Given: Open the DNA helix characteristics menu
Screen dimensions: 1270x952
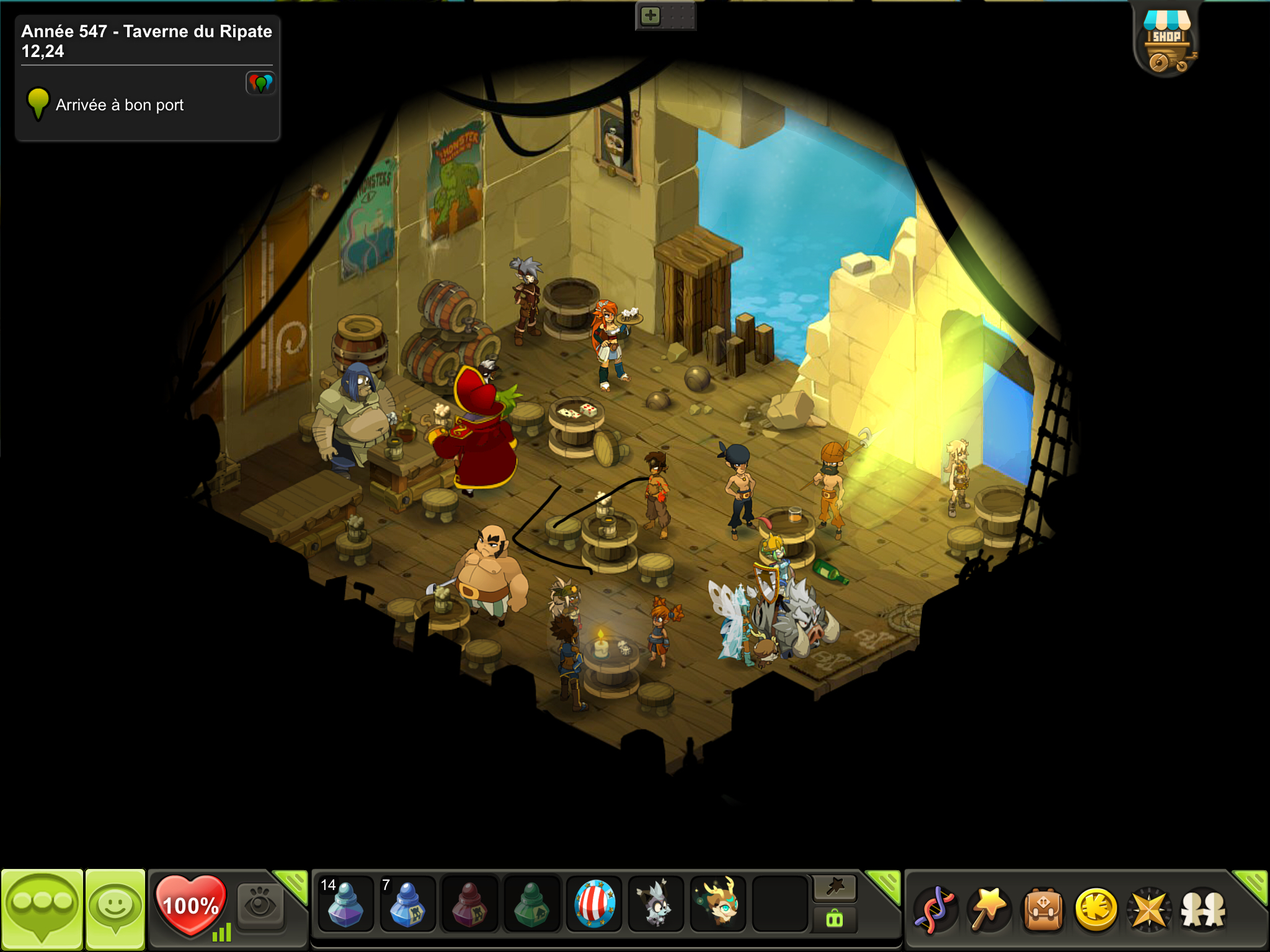Looking at the screenshot, I should tap(936, 910).
